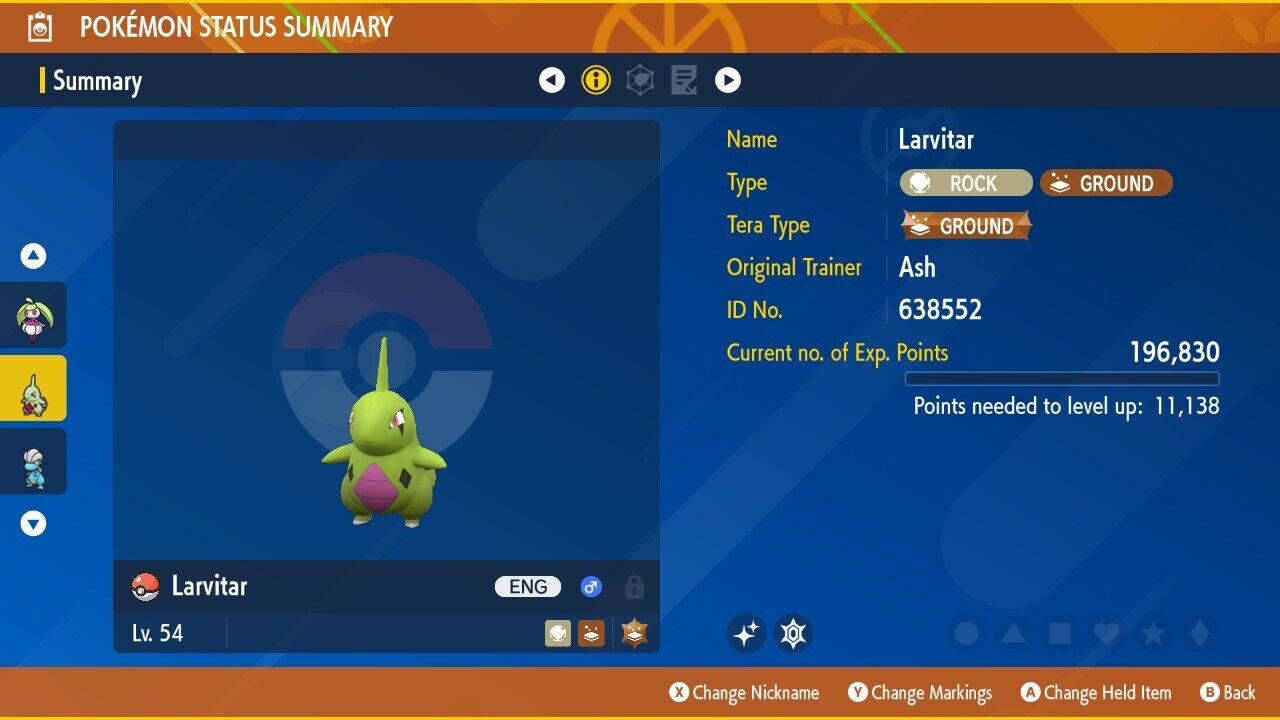Open the memo notes tab
This screenshot has height=720, width=1280.
(x=684, y=80)
